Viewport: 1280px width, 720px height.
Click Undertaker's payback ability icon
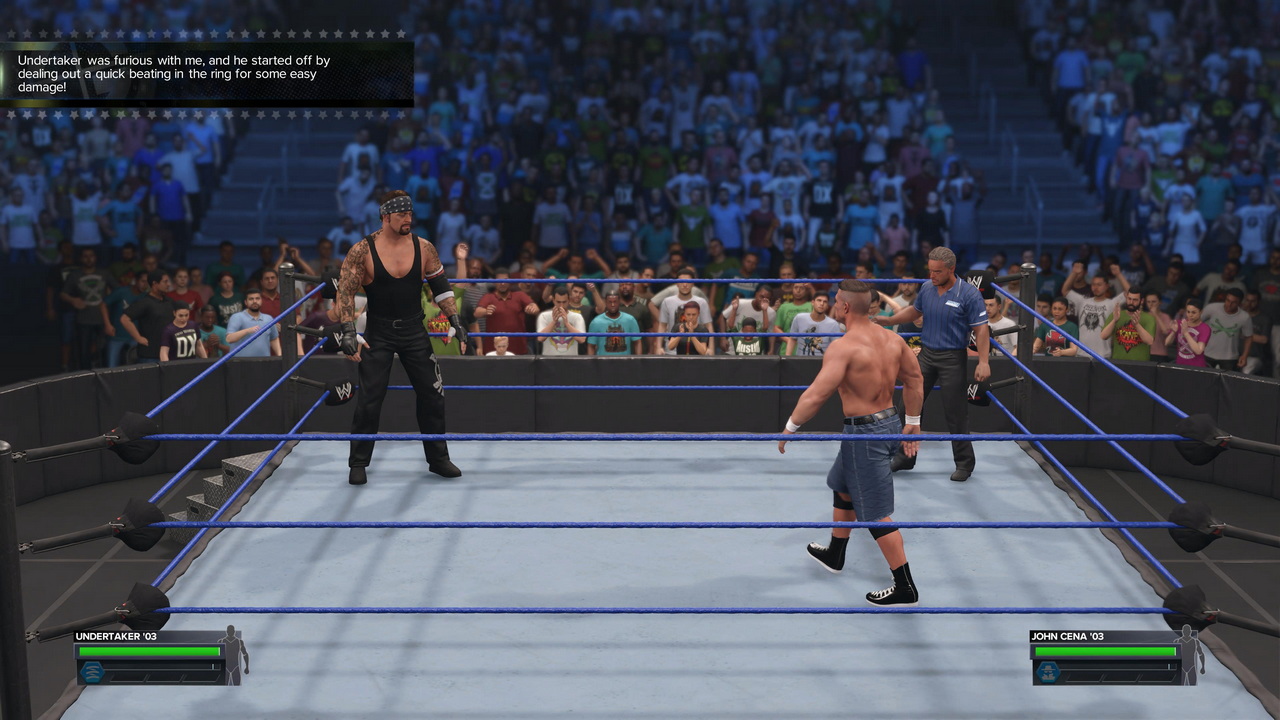[x=93, y=671]
